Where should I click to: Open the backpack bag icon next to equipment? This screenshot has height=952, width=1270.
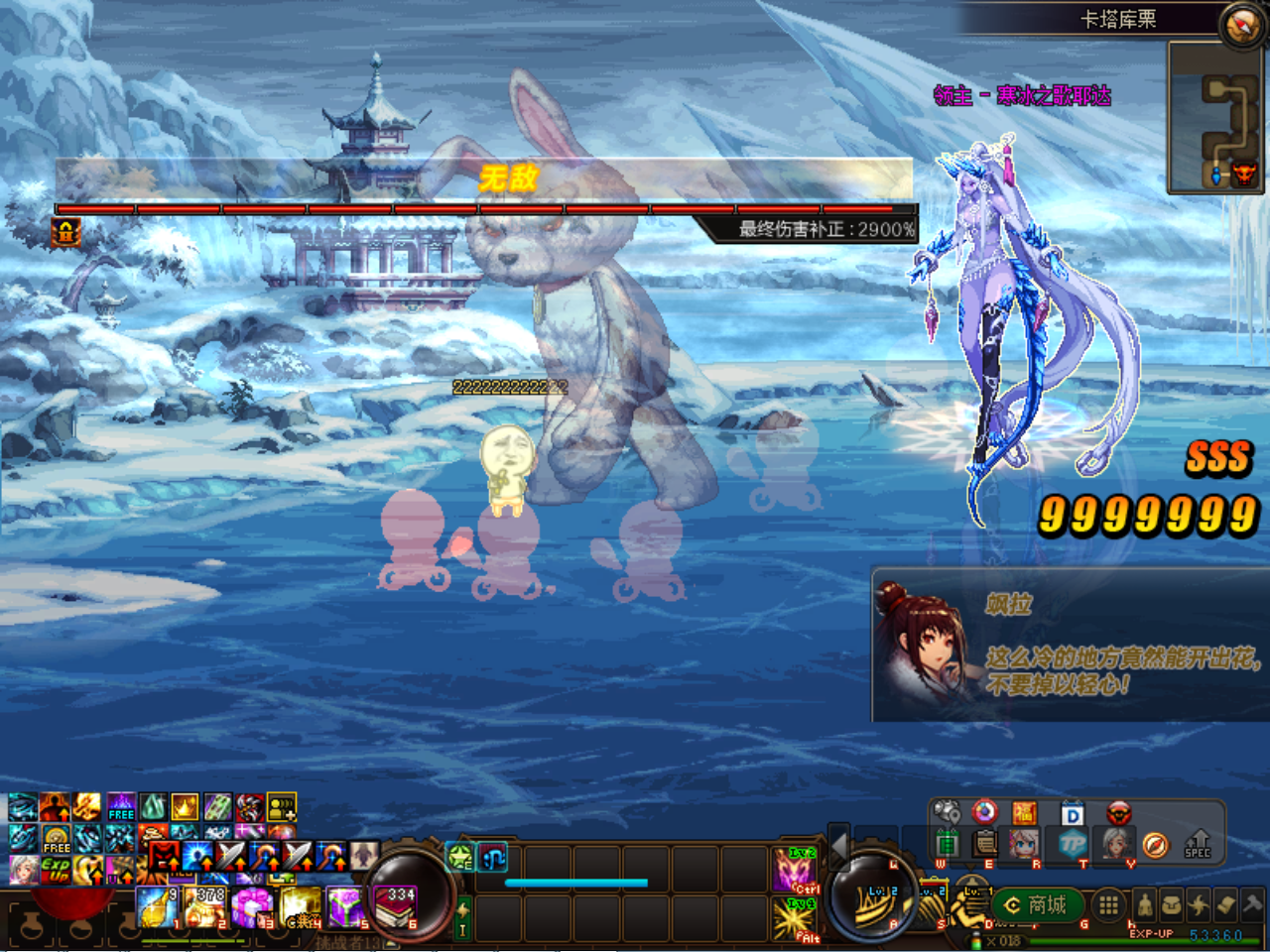tap(1171, 903)
